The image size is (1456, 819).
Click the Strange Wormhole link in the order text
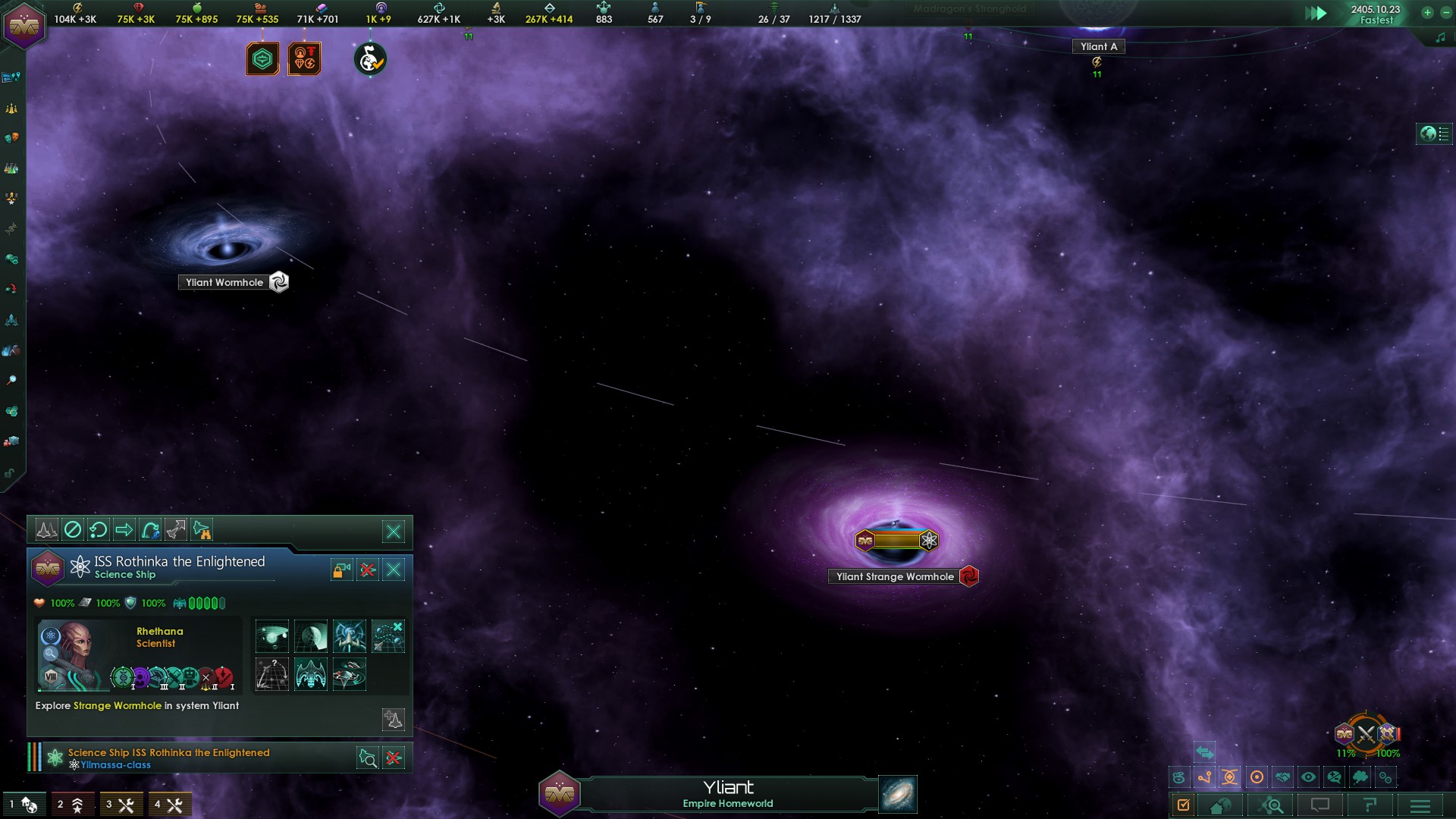116,705
